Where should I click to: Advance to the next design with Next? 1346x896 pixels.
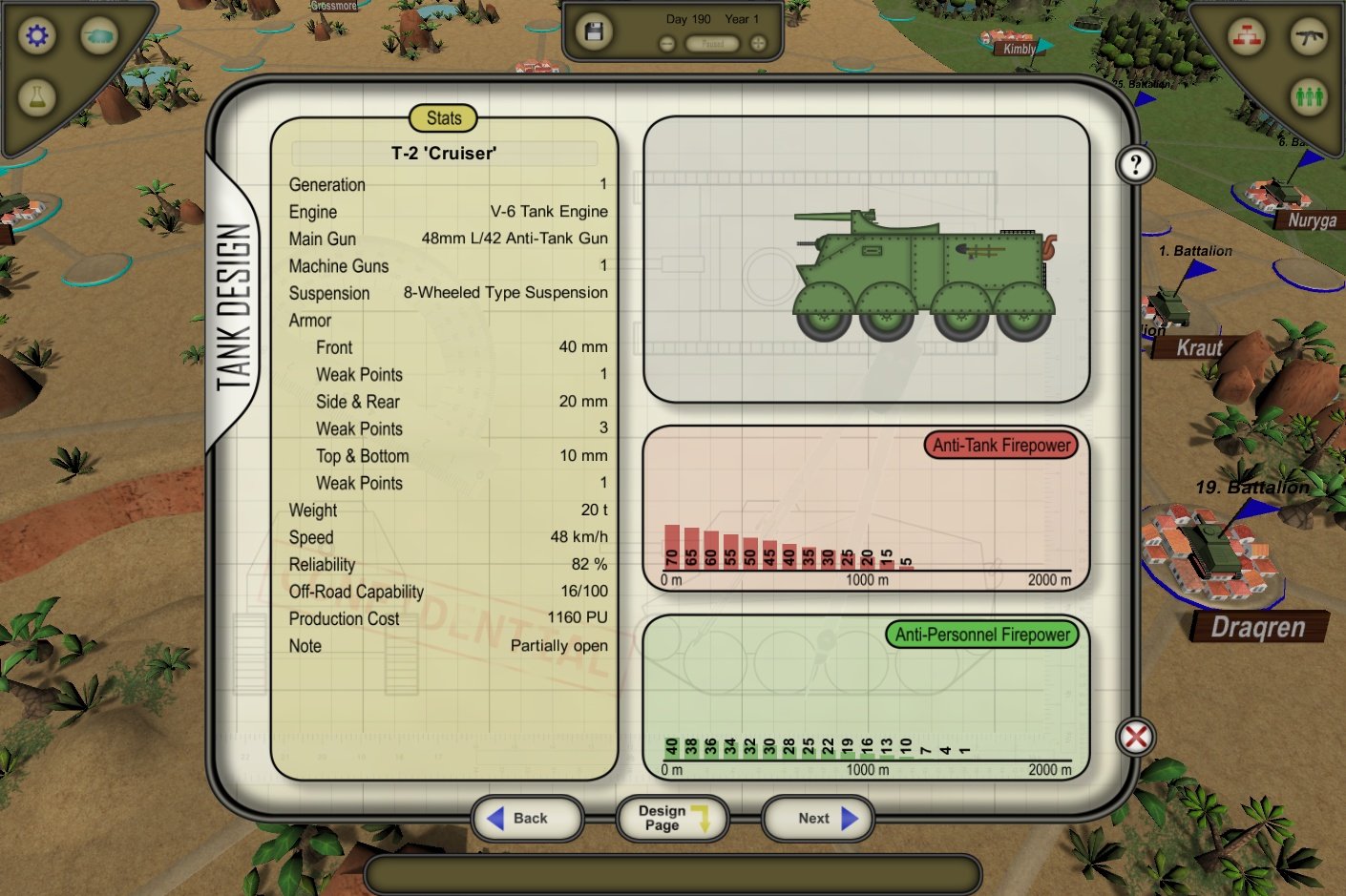point(816,818)
